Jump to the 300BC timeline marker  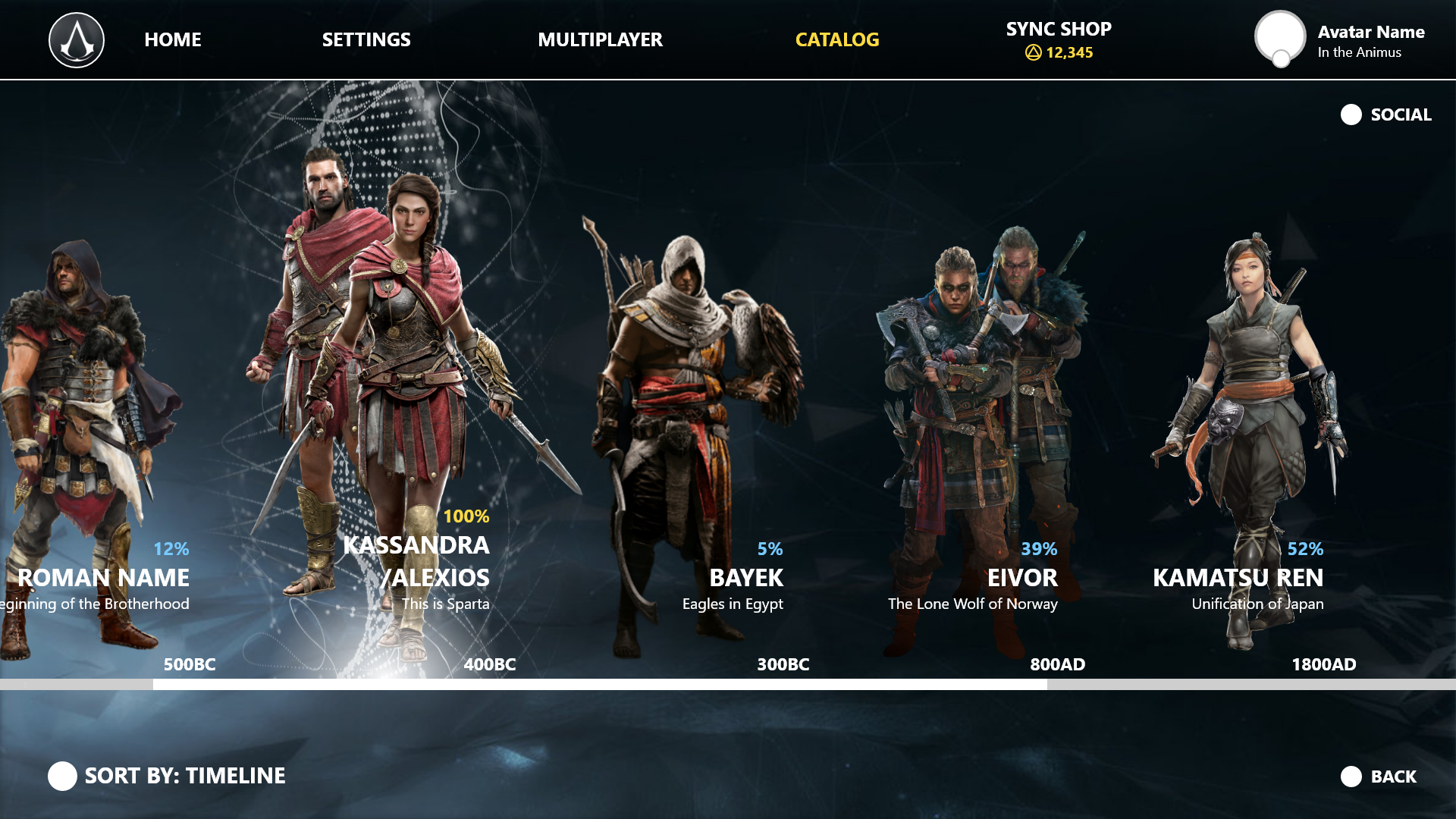coord(783,664)
